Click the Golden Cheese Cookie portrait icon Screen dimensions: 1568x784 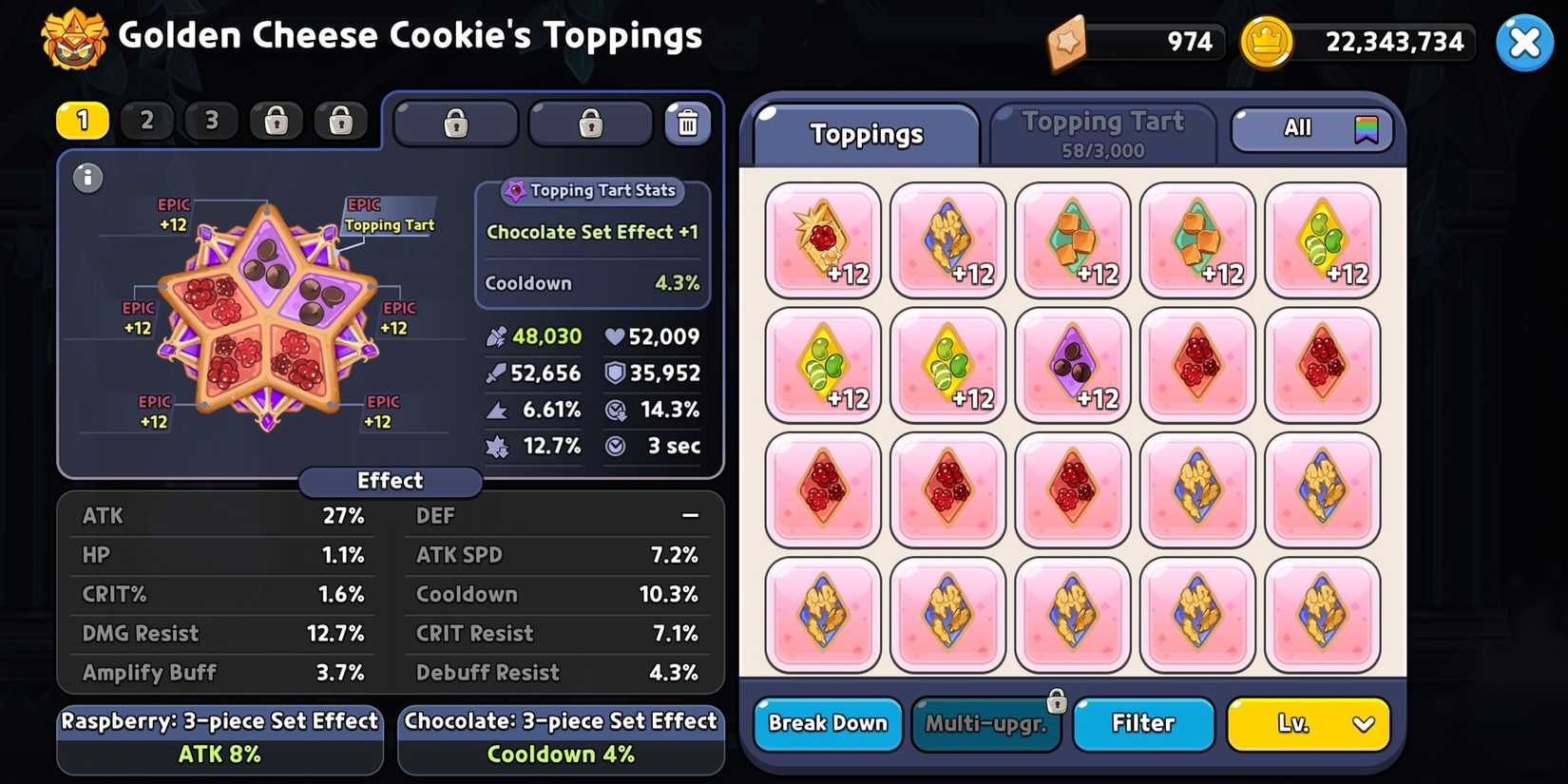[x=72, y=40]
